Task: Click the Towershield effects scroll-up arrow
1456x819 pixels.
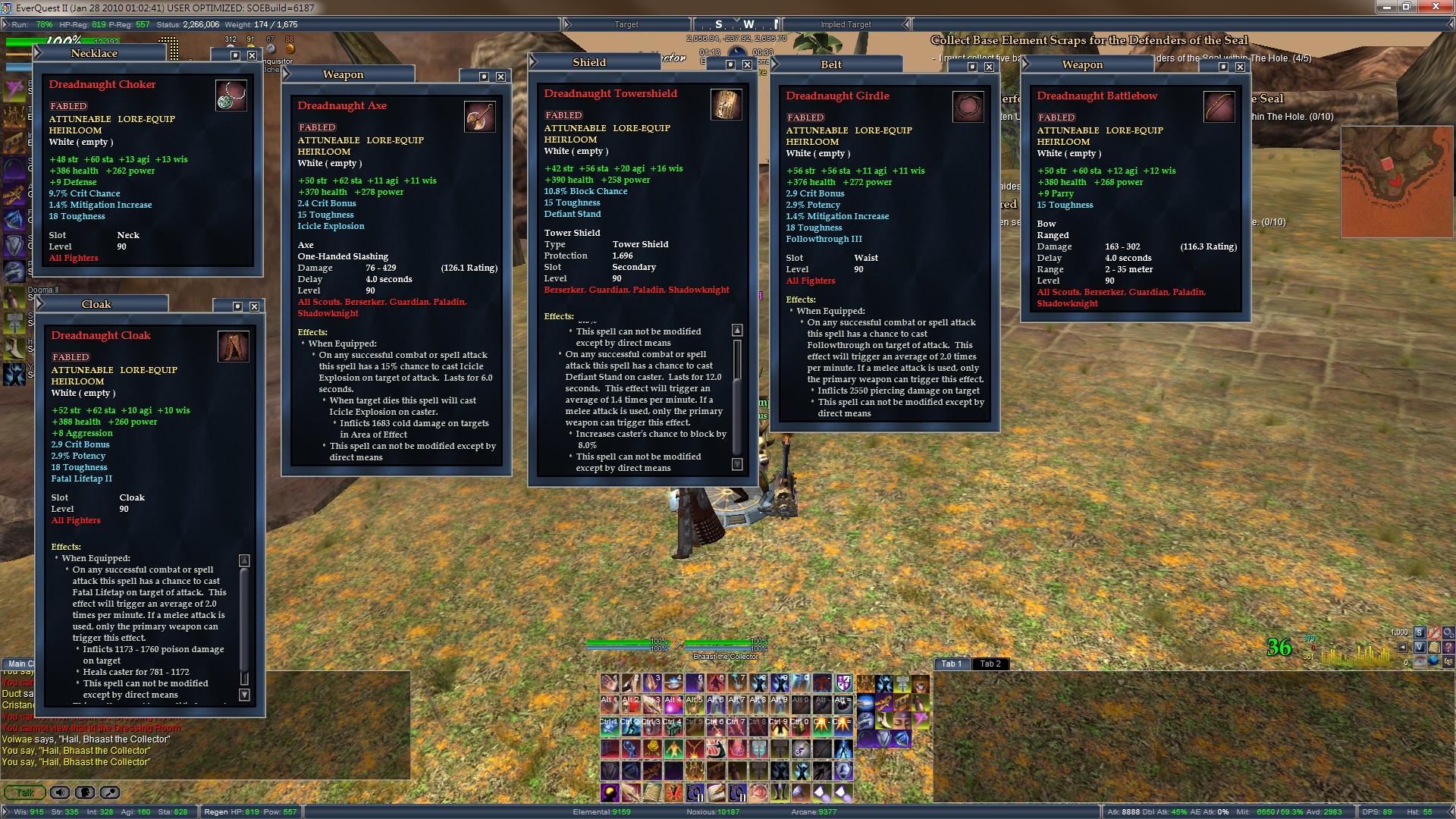Action: [x=737, y=331]
